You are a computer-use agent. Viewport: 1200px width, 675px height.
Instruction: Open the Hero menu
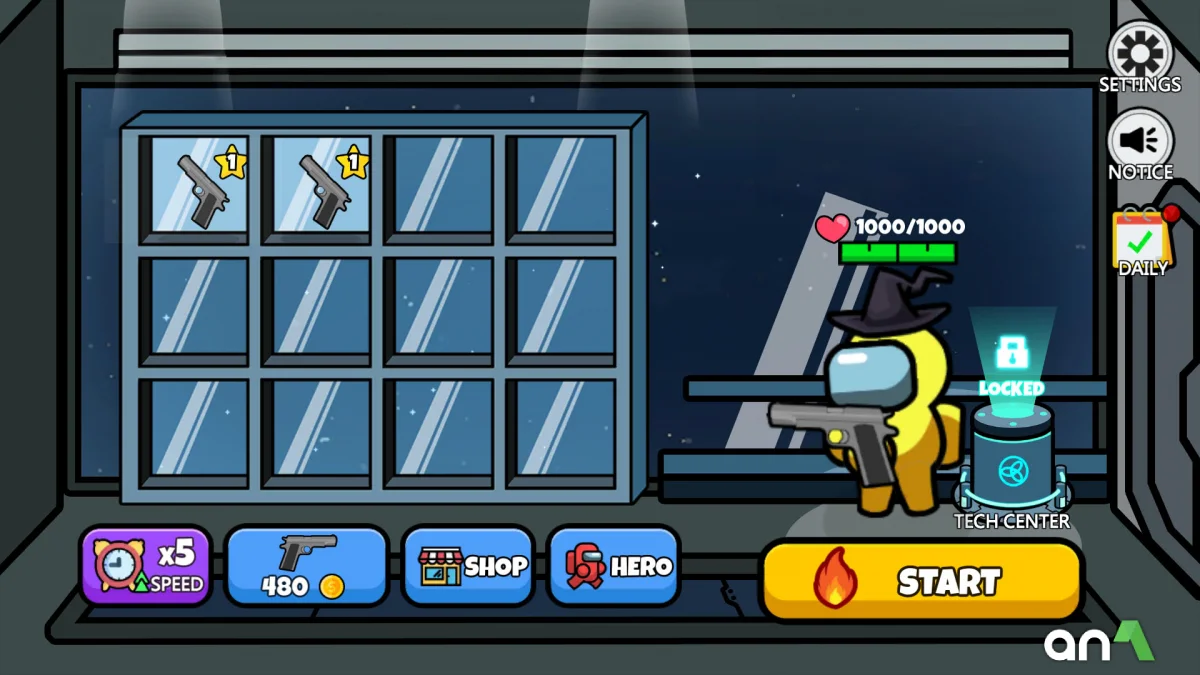tap(614, 567)
